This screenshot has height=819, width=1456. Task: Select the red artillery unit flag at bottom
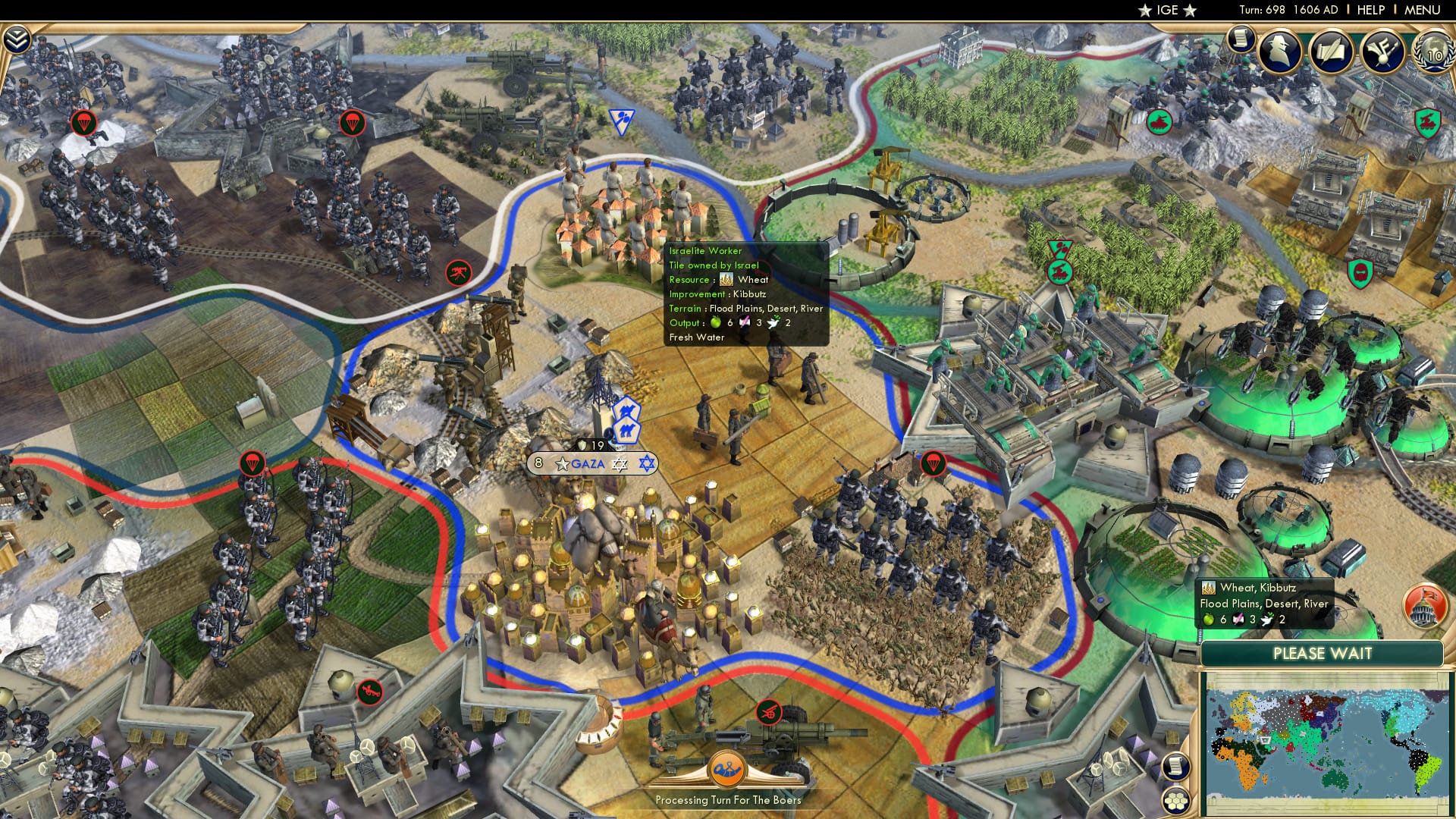768,712
